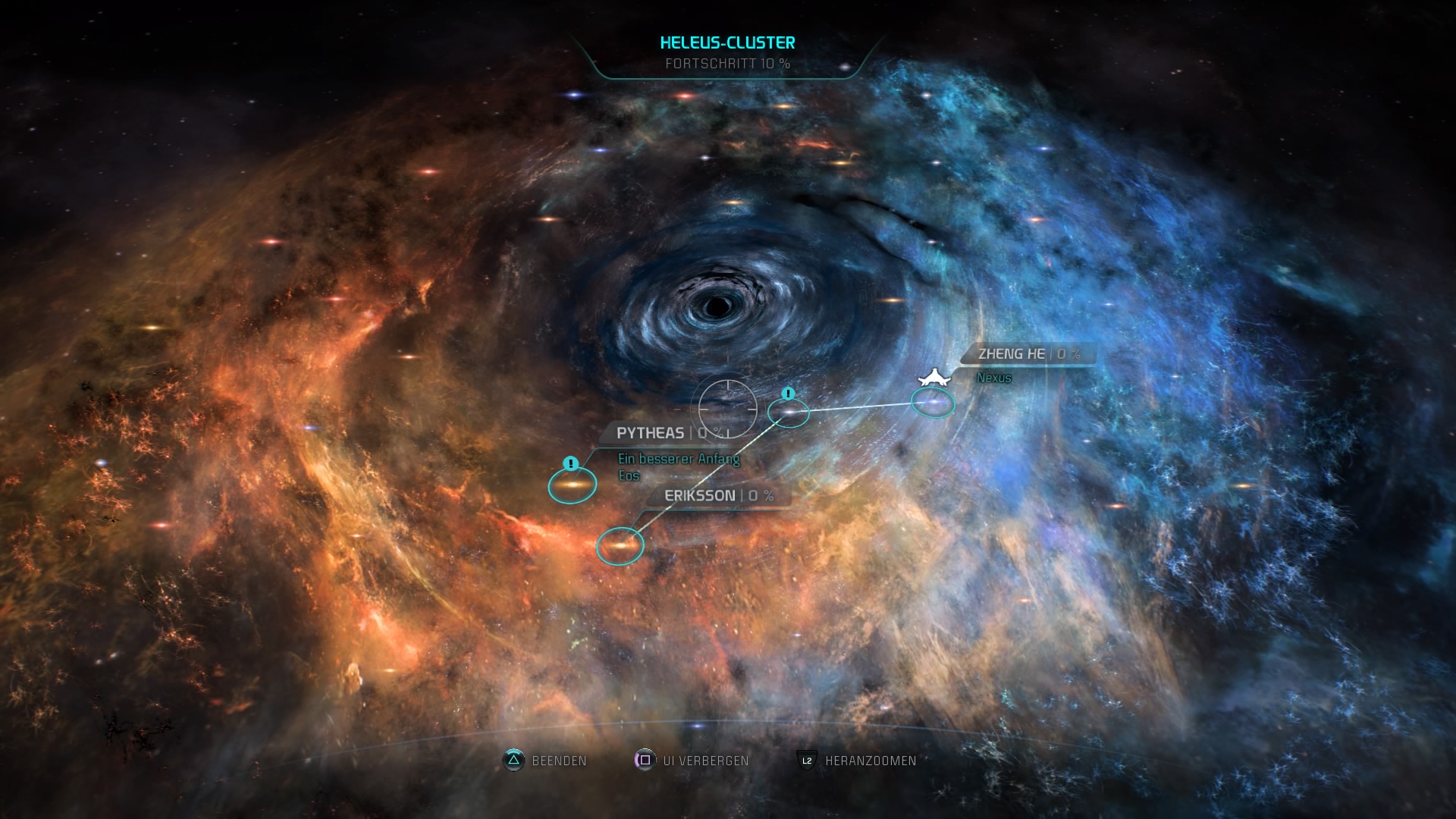Click the Fortschritt 10% progress indicator
The height and width of the screenshot is (819, 1456).
coord(728,65)
